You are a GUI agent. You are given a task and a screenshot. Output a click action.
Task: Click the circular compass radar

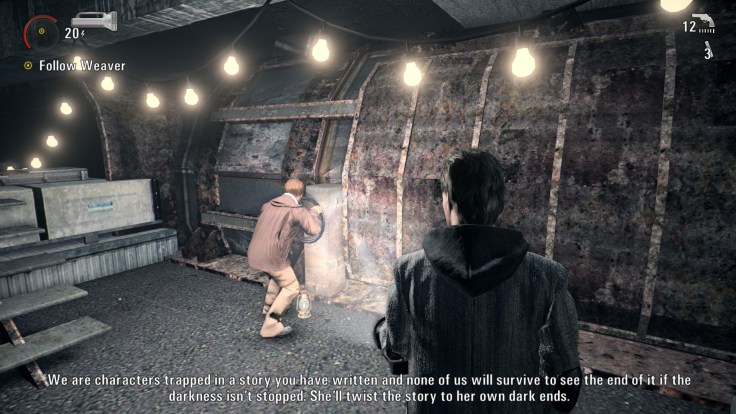41,31
